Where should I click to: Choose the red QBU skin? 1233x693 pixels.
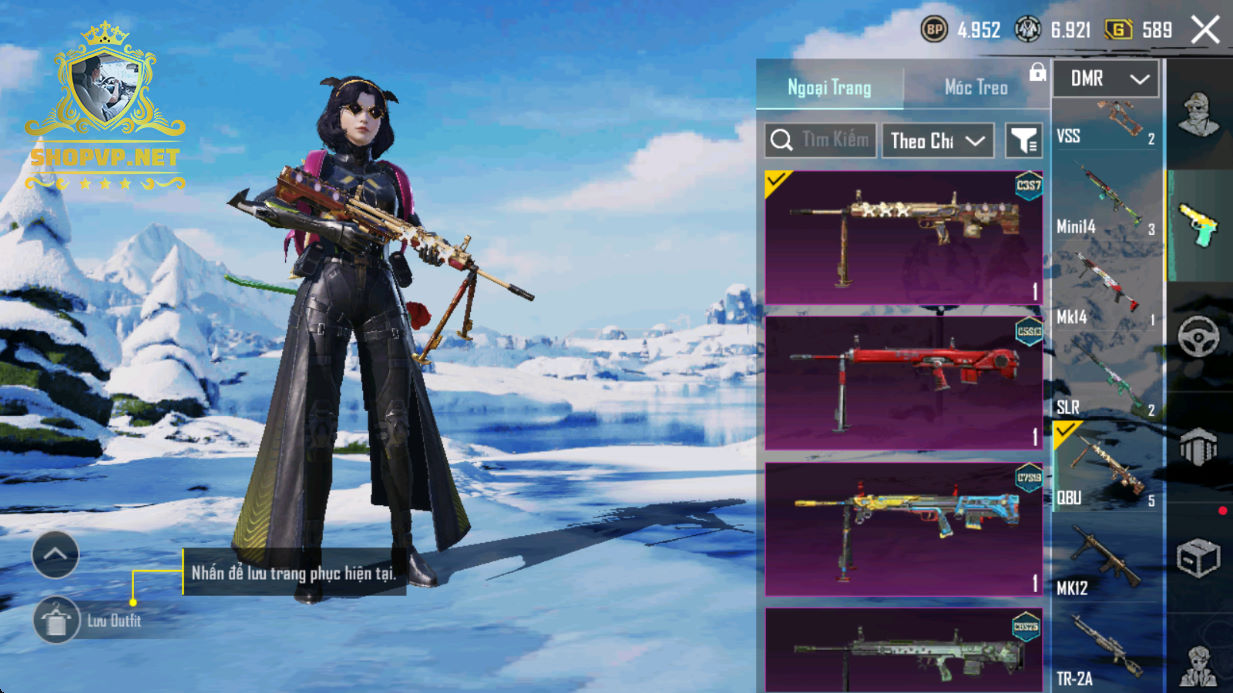click(x=903, y=383)
